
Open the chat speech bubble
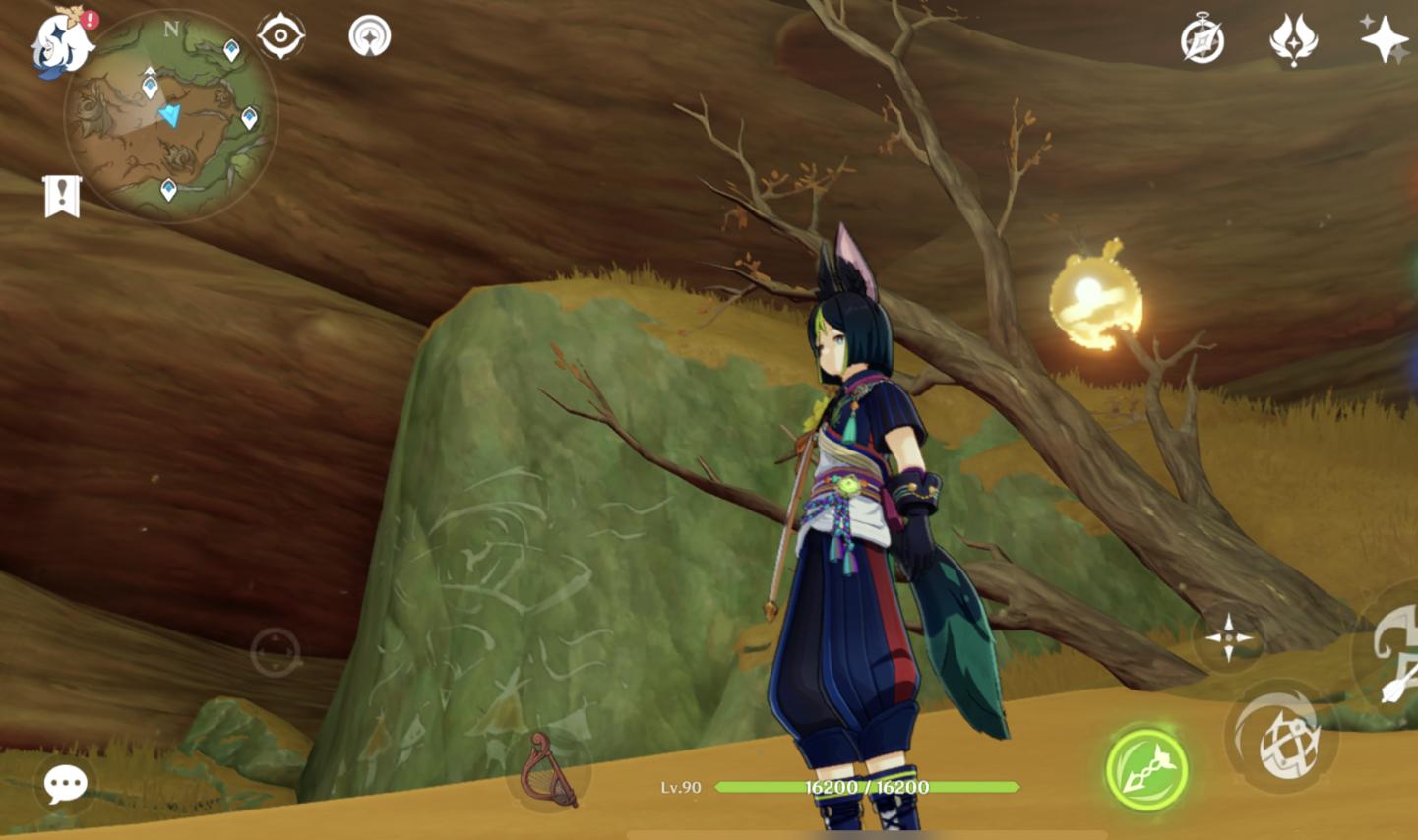point(66,784)
